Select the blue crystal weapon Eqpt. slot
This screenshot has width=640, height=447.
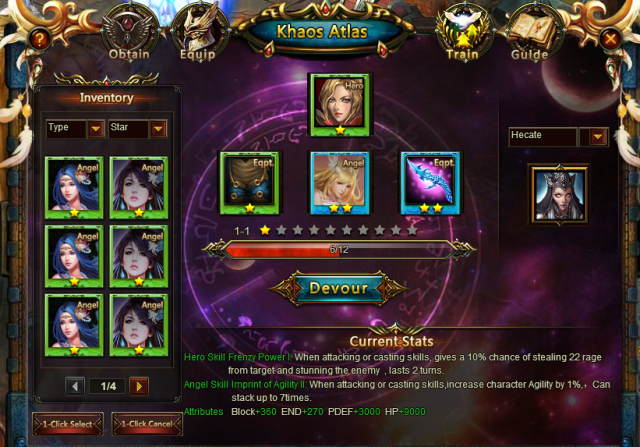click(430, 182)
